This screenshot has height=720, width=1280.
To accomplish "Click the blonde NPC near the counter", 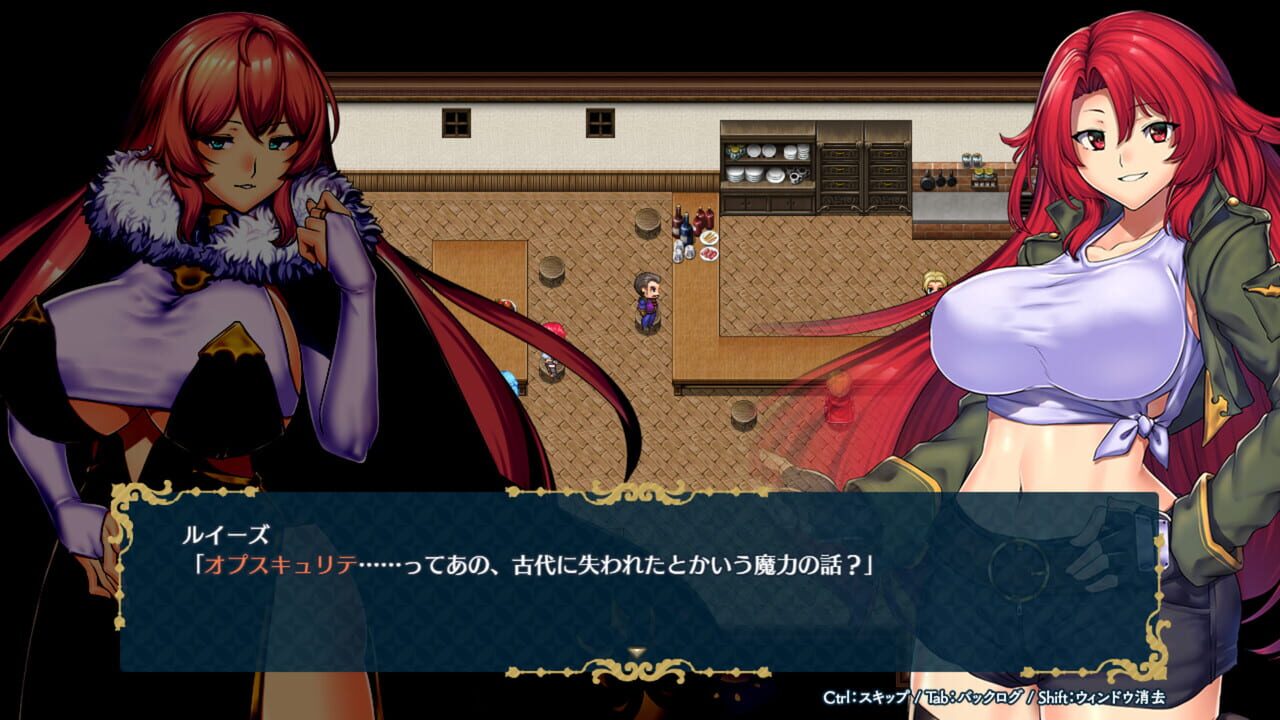I will pyautogui.click(x=936, y=283).
